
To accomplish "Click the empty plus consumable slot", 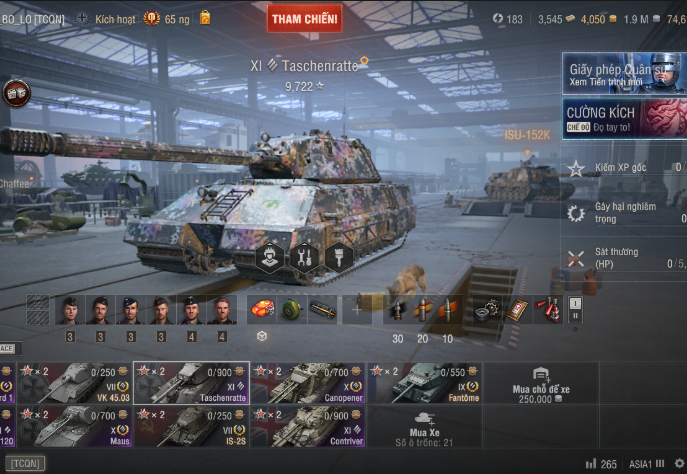I will [357, 310].
